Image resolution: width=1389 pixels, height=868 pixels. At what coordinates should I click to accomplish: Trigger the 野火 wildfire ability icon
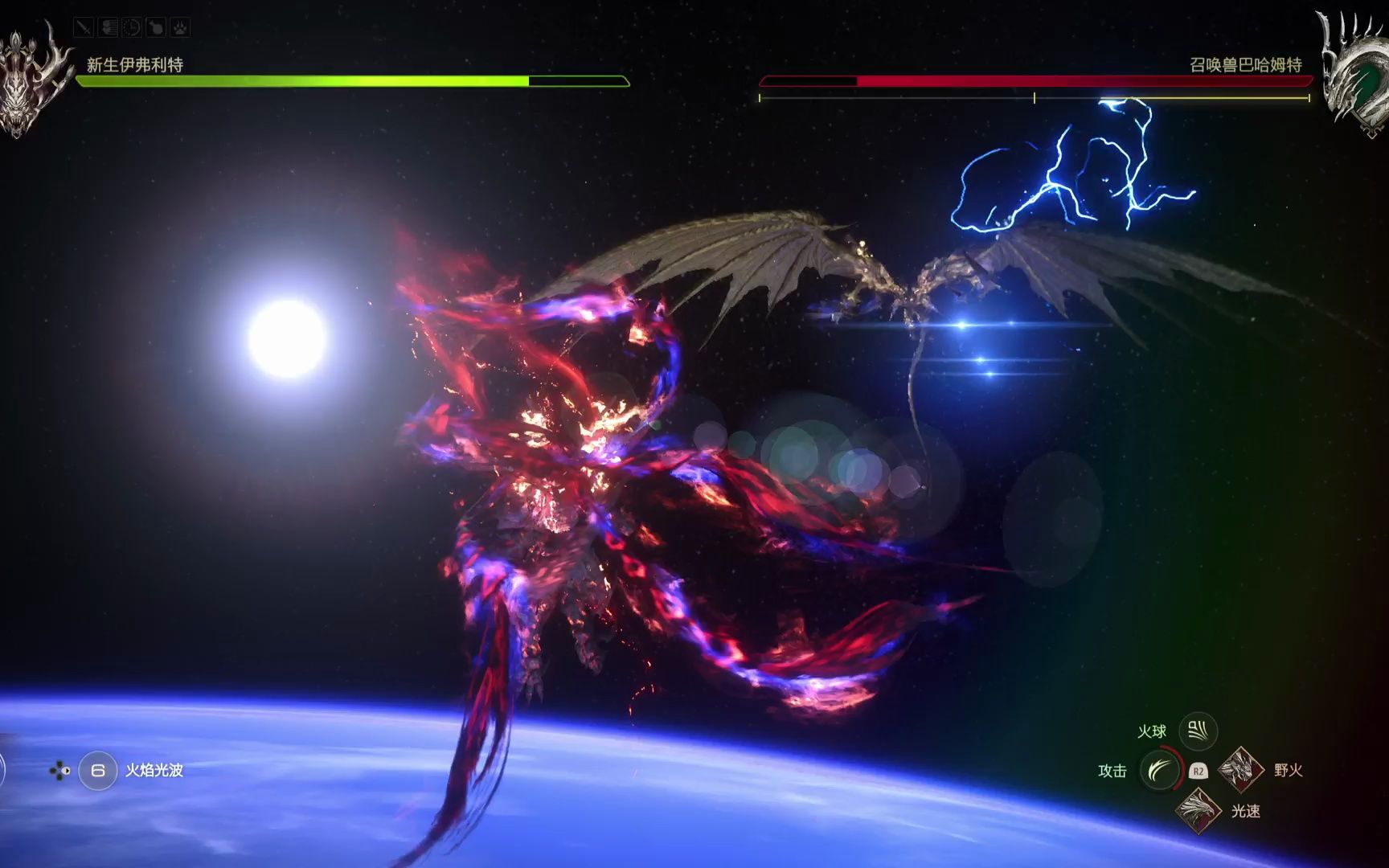(1240, 769)
